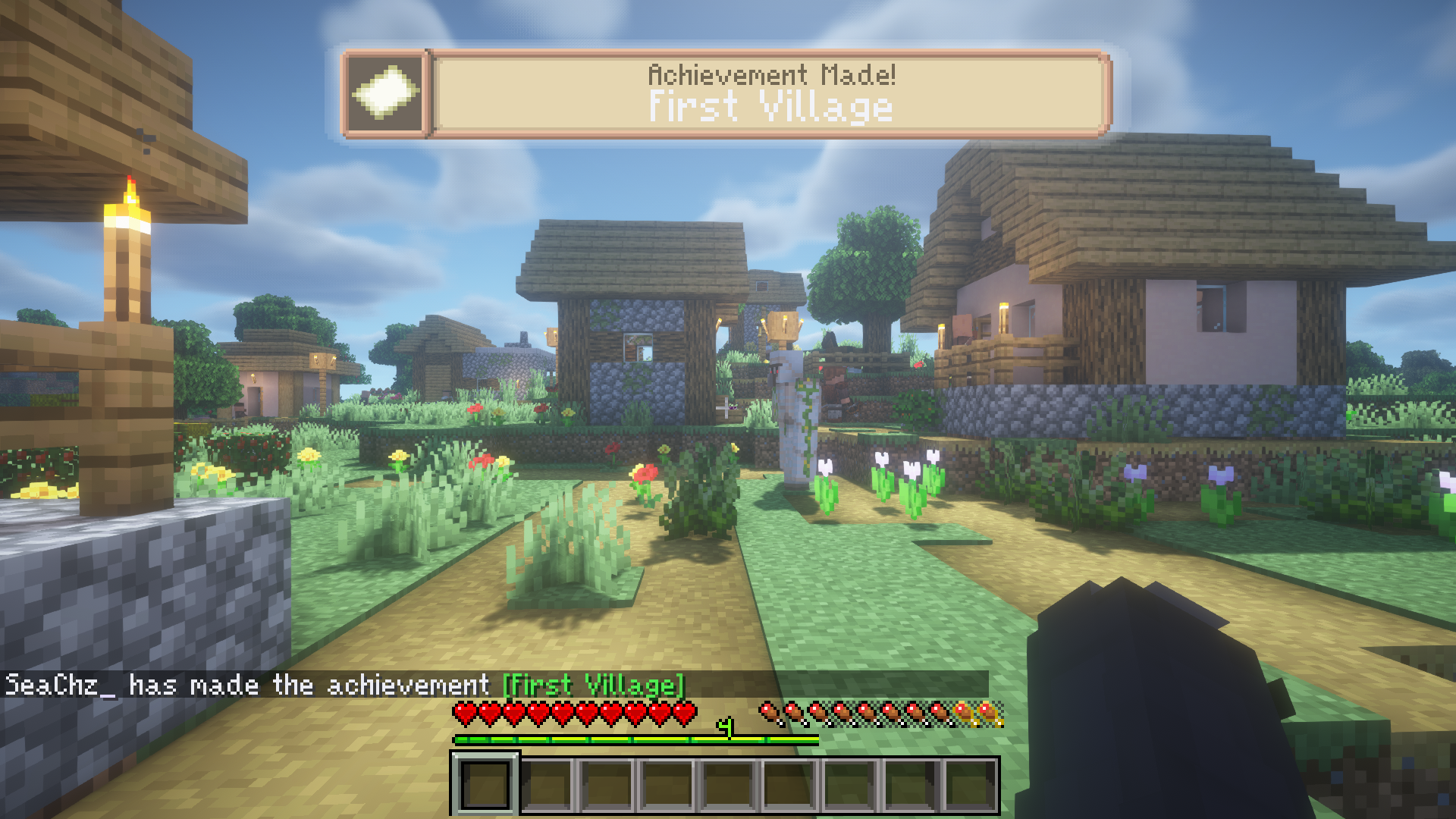1456x819 pixels.
Task: Click the crosshair at screen center
Action: [x=728, y=409]
